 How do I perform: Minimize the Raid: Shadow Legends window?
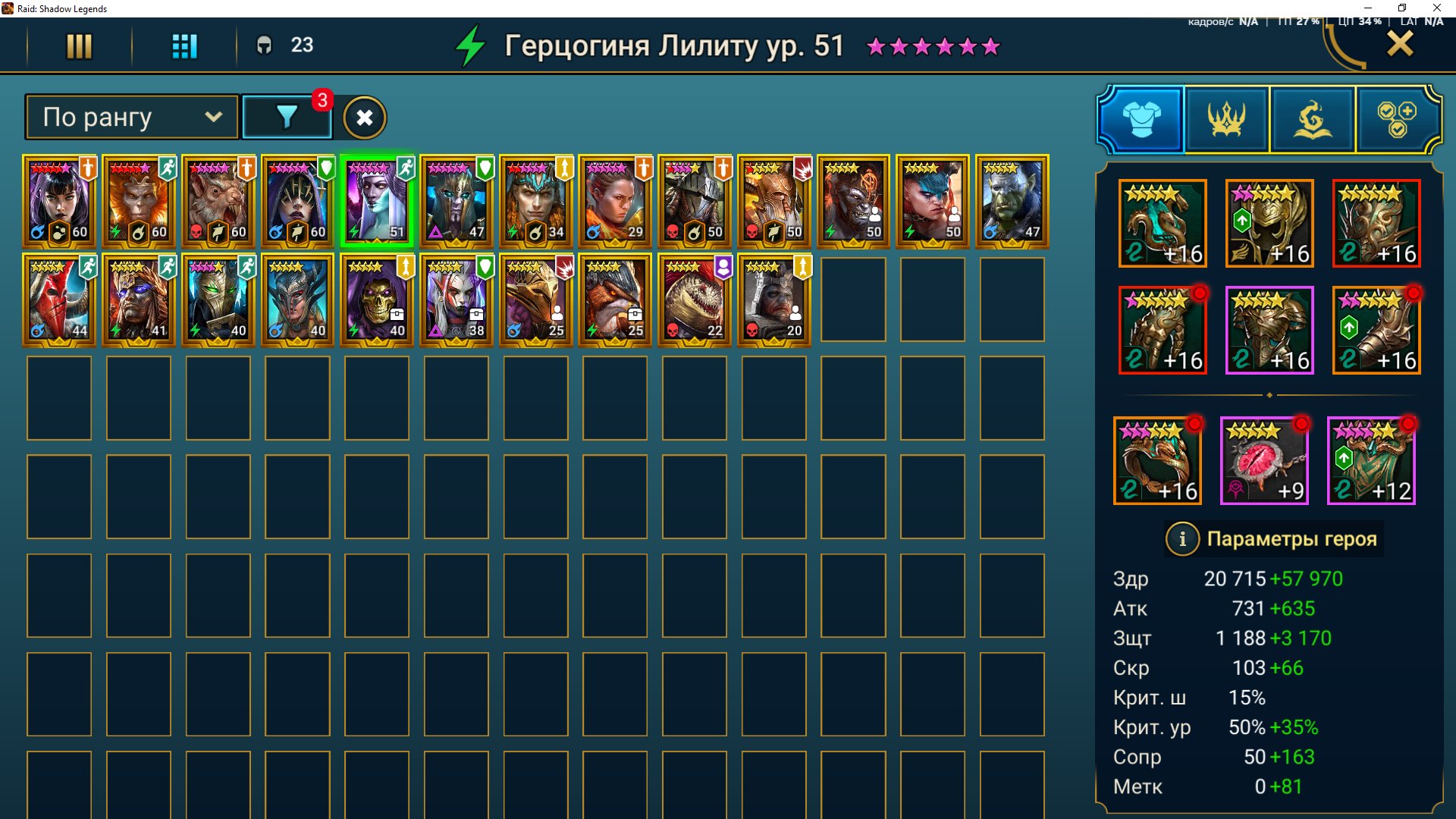pyautogui.click(x=1368, y=8)
